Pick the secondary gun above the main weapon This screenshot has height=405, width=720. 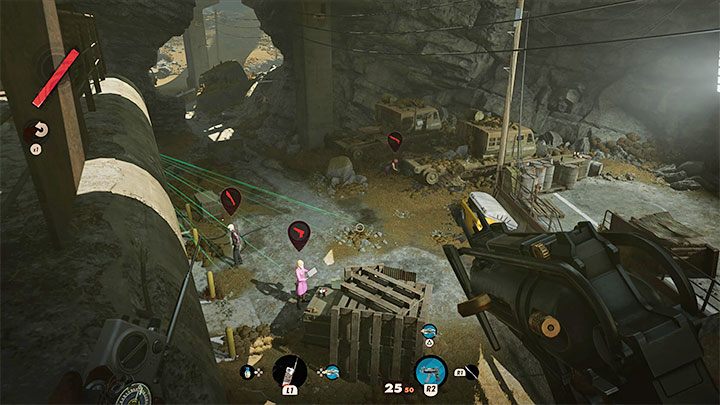pyautogui.click(x=429, y=331)
